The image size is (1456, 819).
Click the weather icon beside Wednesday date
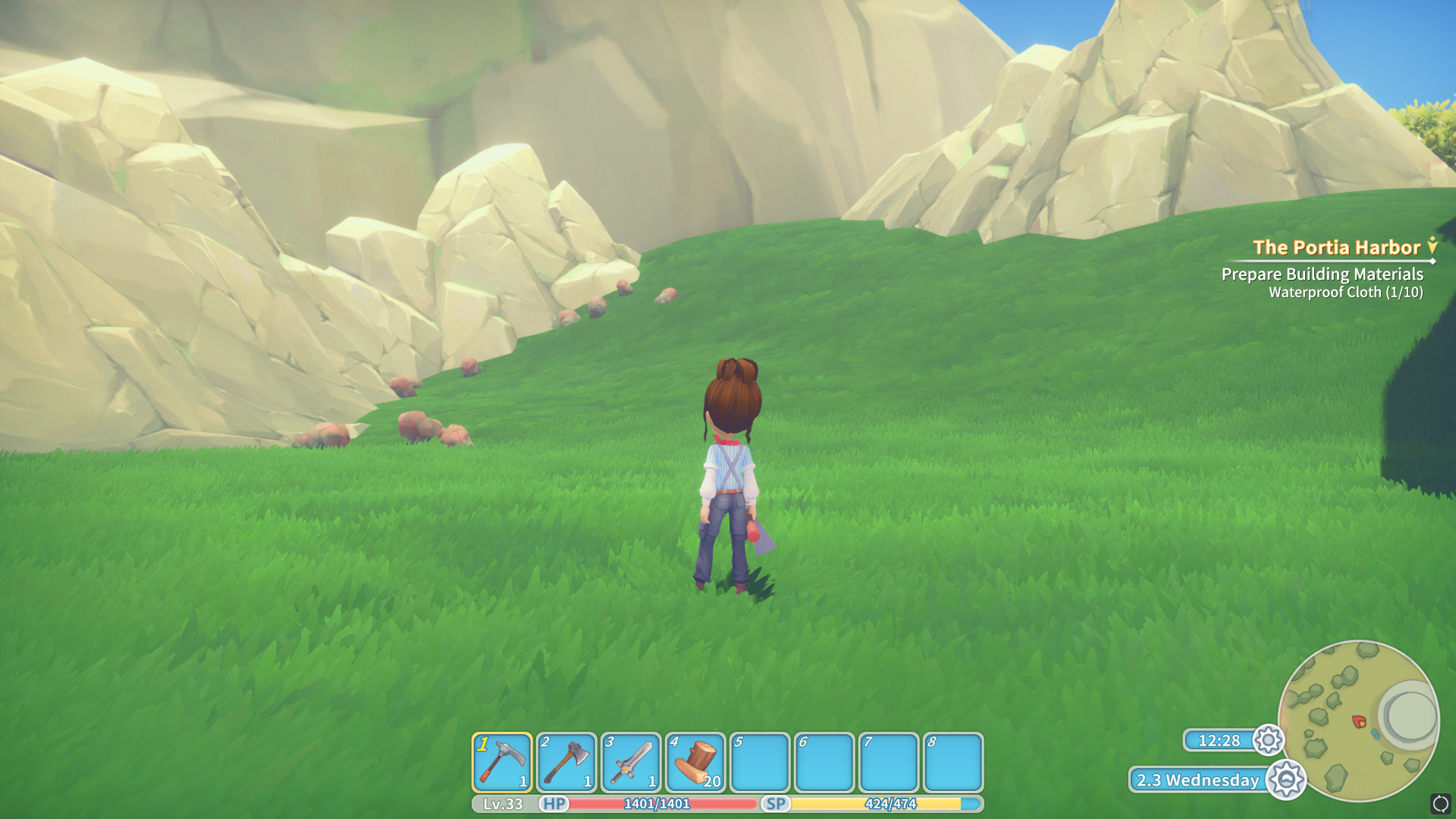tap(1286, 780)
